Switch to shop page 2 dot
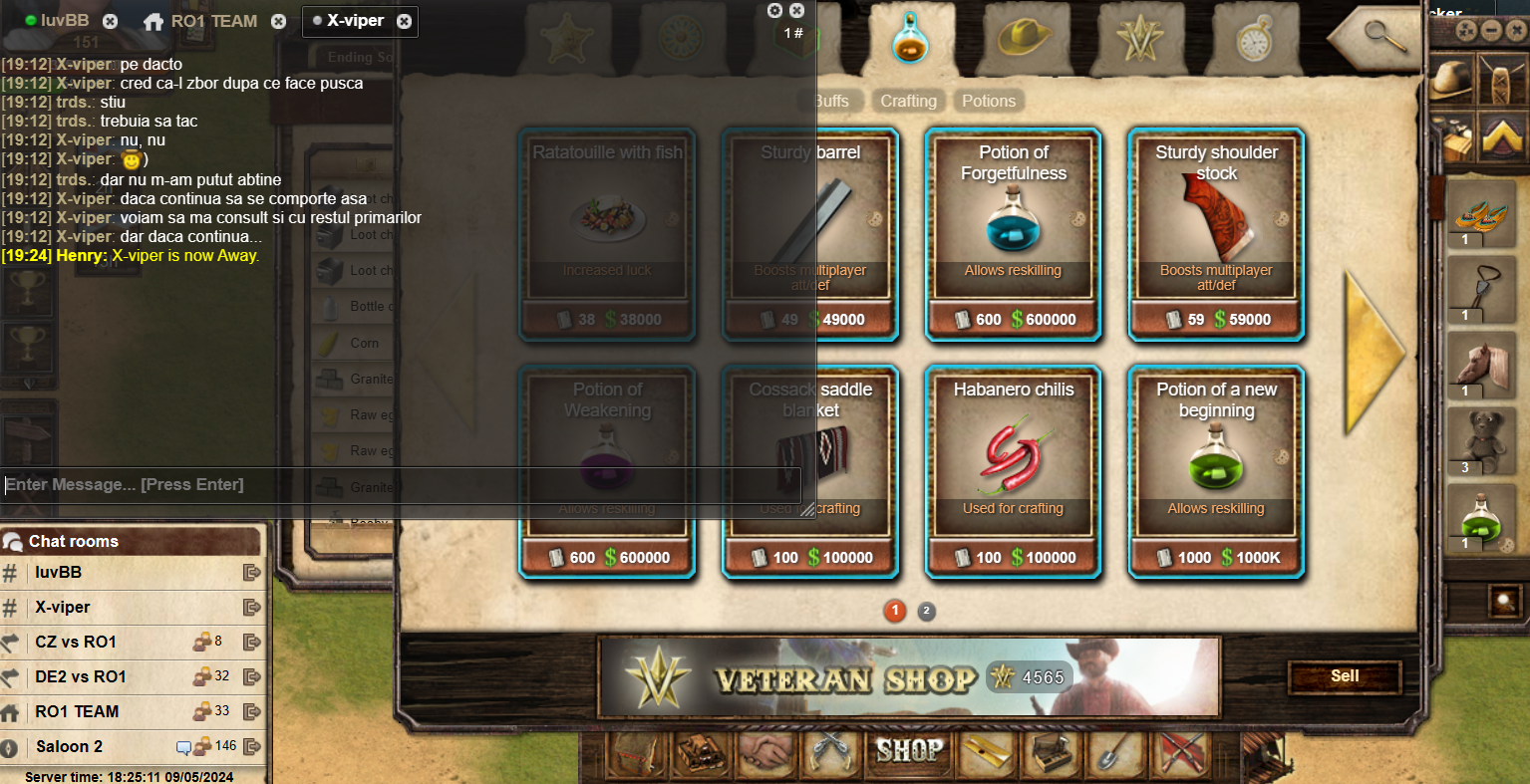The height and width of the screenshot is (784, 1530). point(926,611)
